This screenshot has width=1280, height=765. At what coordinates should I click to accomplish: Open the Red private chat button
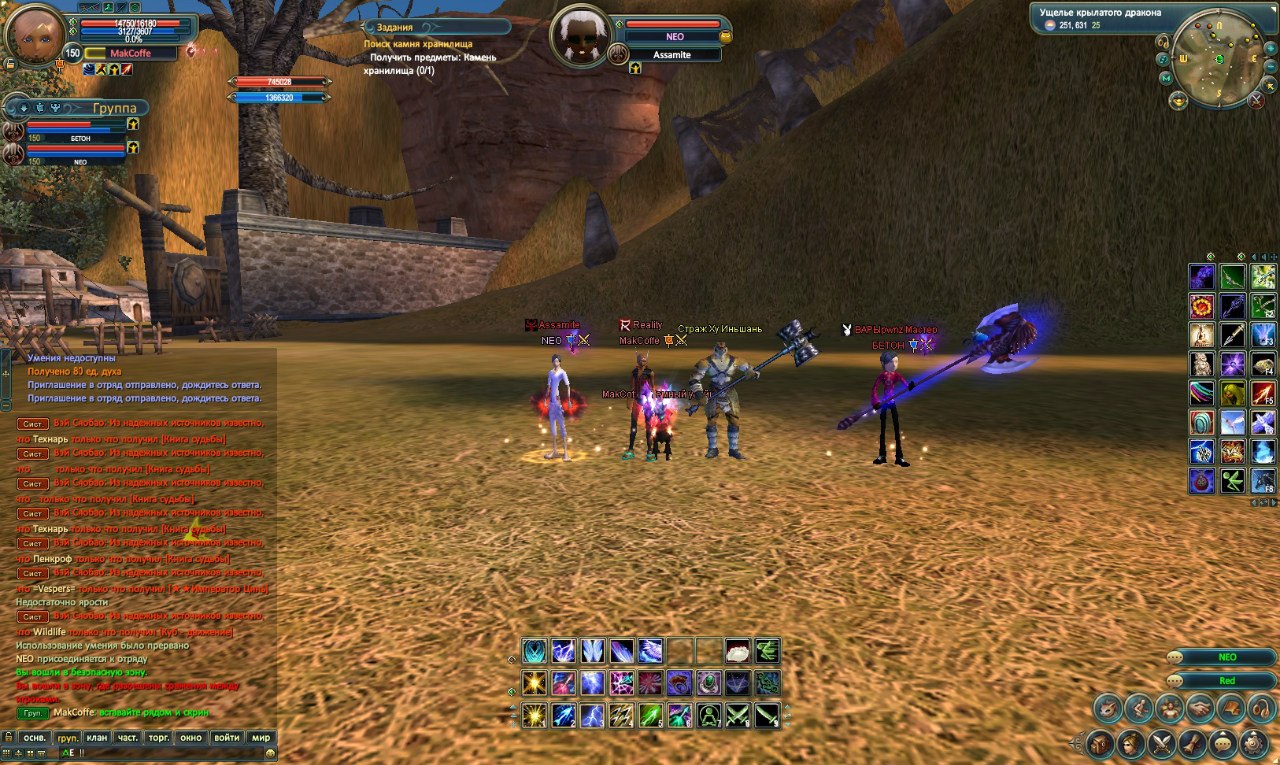point(1226,681)
